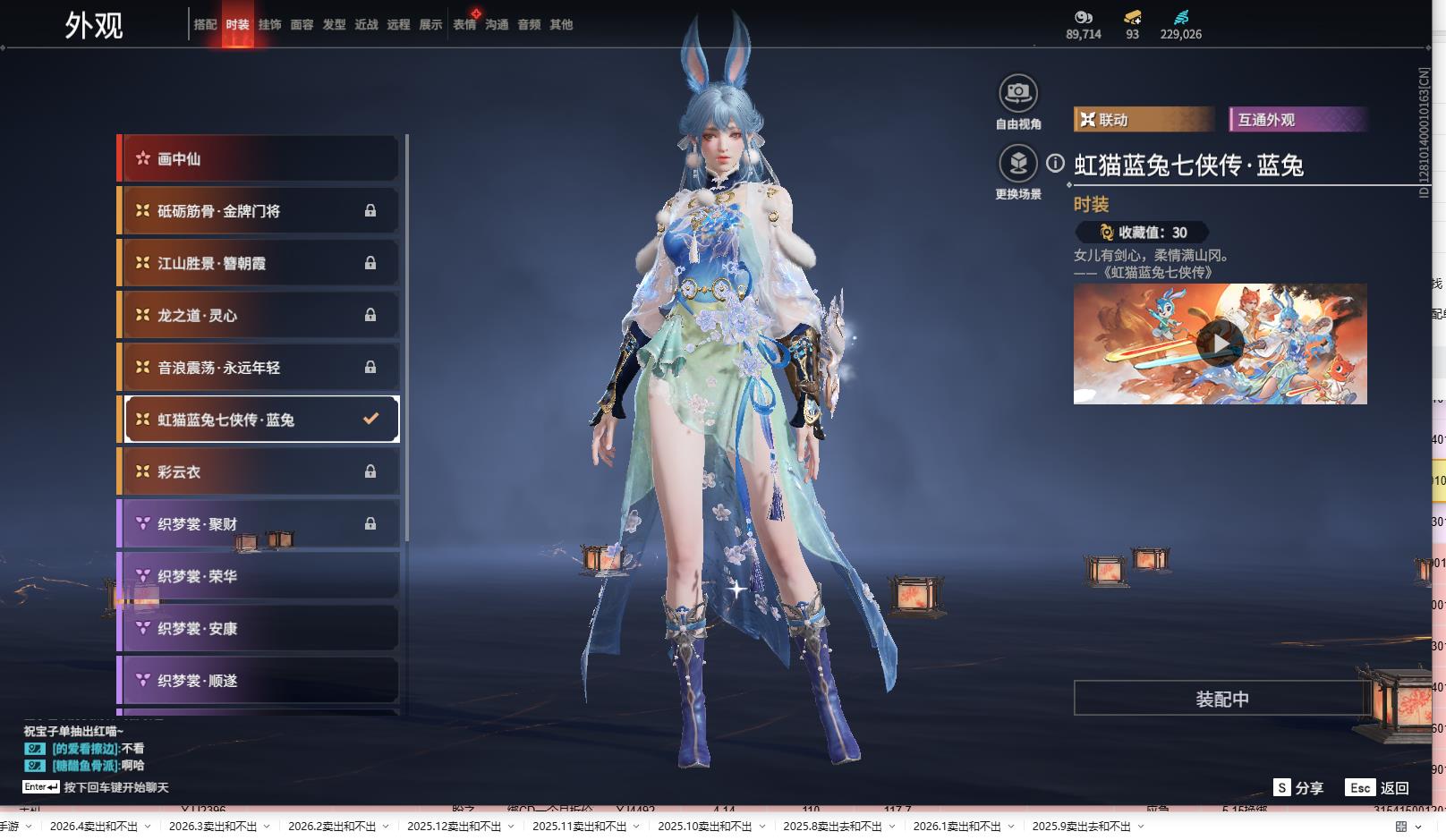
Task: Switch to the 搭配 tab
Action: tap(205, 25)
